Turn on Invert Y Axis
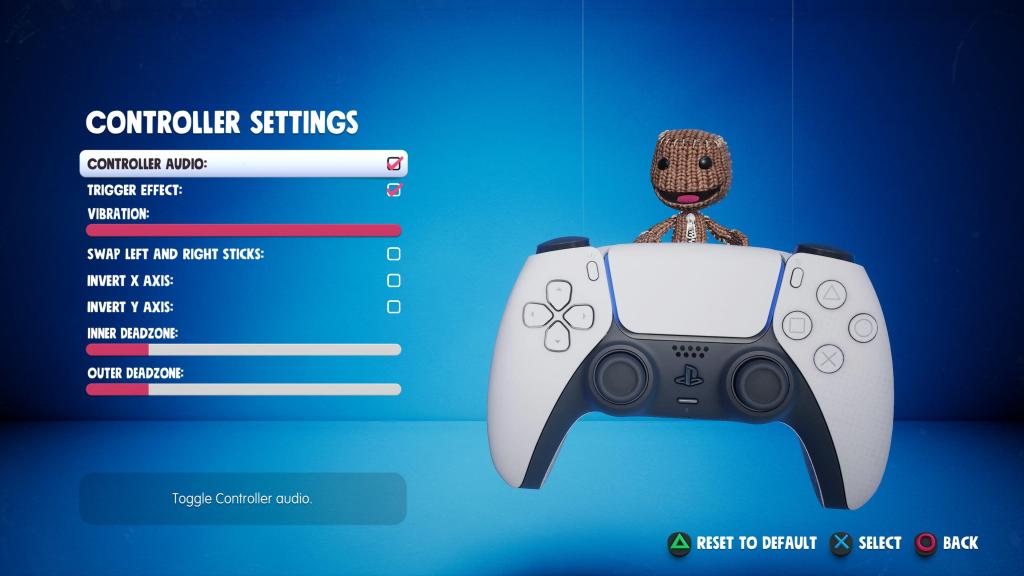This screenshot has width=1024, height=576. 394,307
